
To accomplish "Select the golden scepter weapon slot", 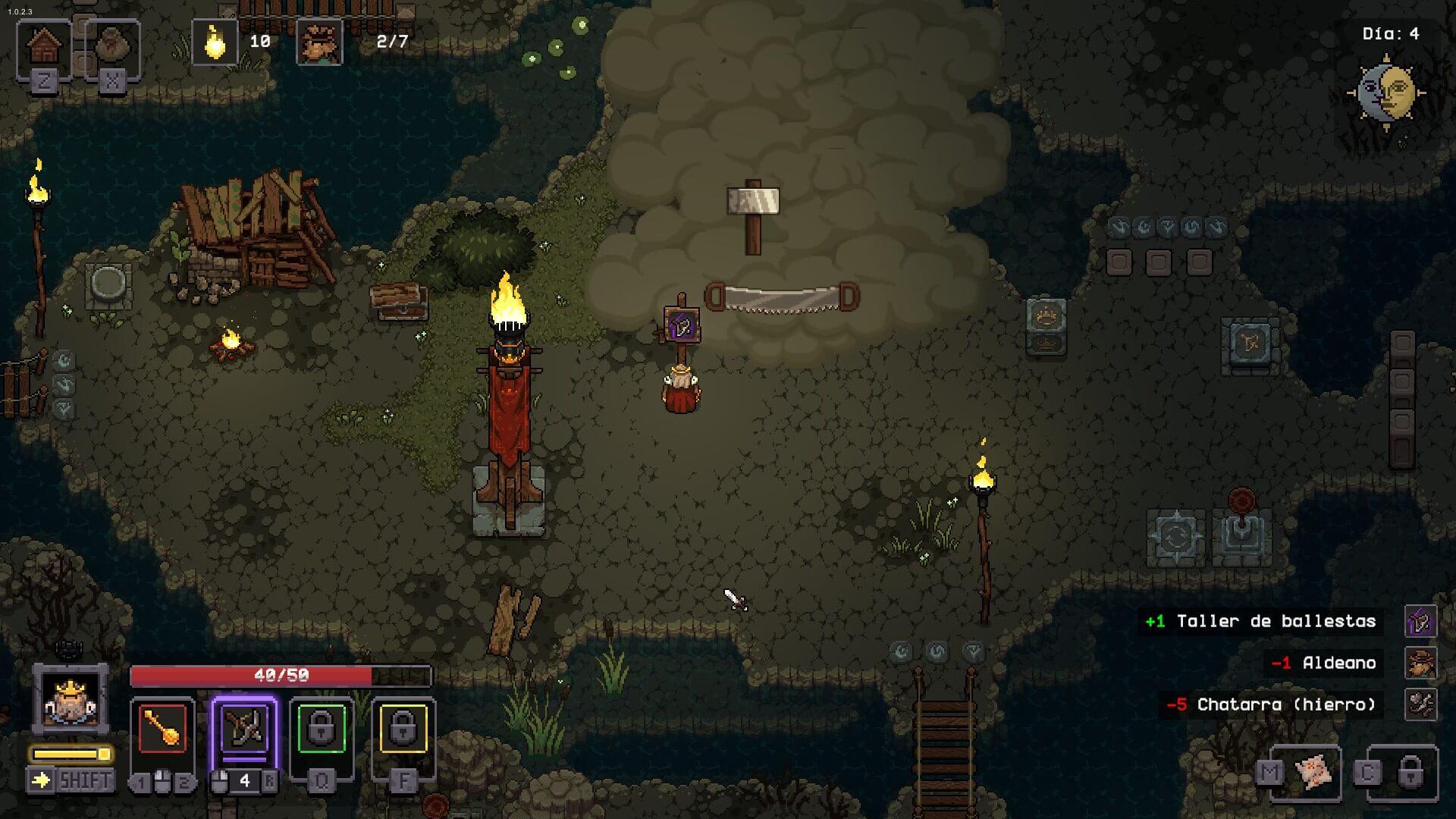I will click(162, 729).
